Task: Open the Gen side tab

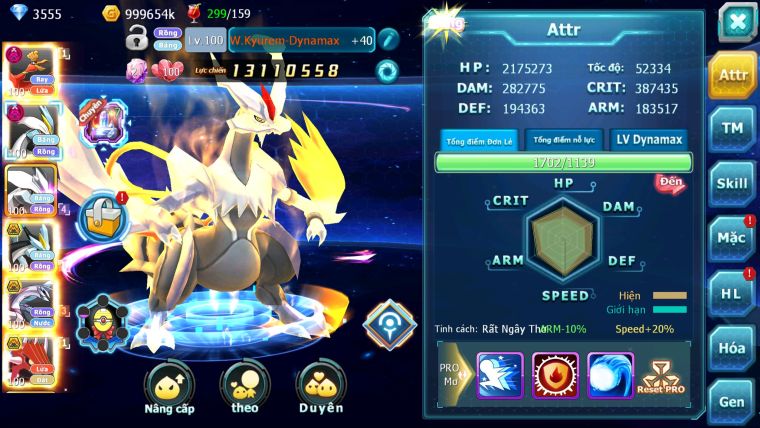Action: [732, 400]
